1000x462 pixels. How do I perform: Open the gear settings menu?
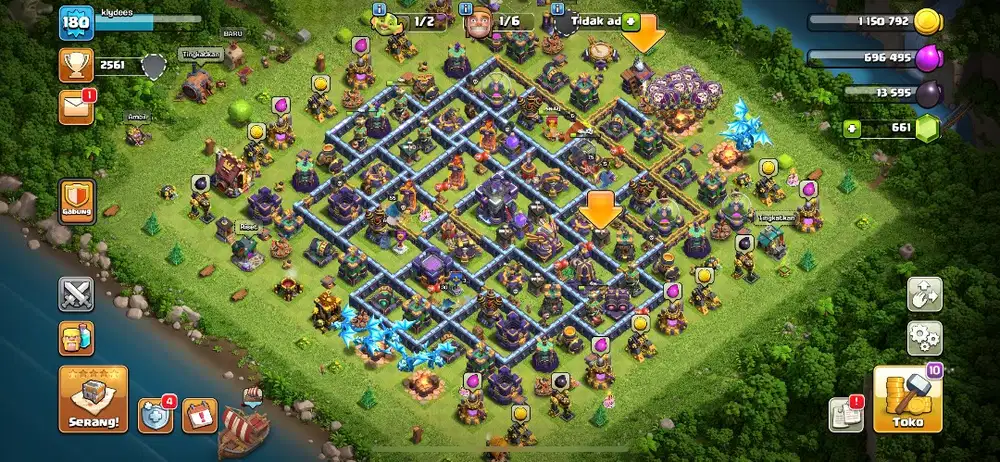(924, 338)
